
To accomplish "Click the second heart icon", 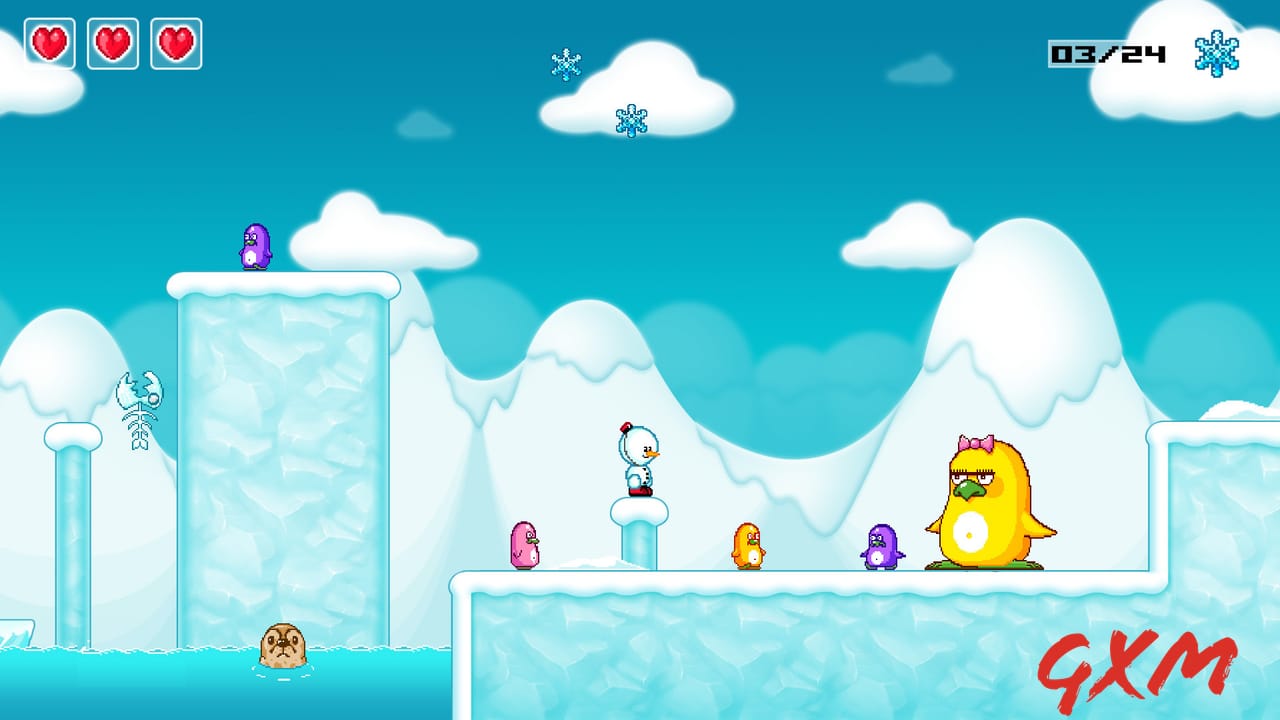I will (113, 44).
